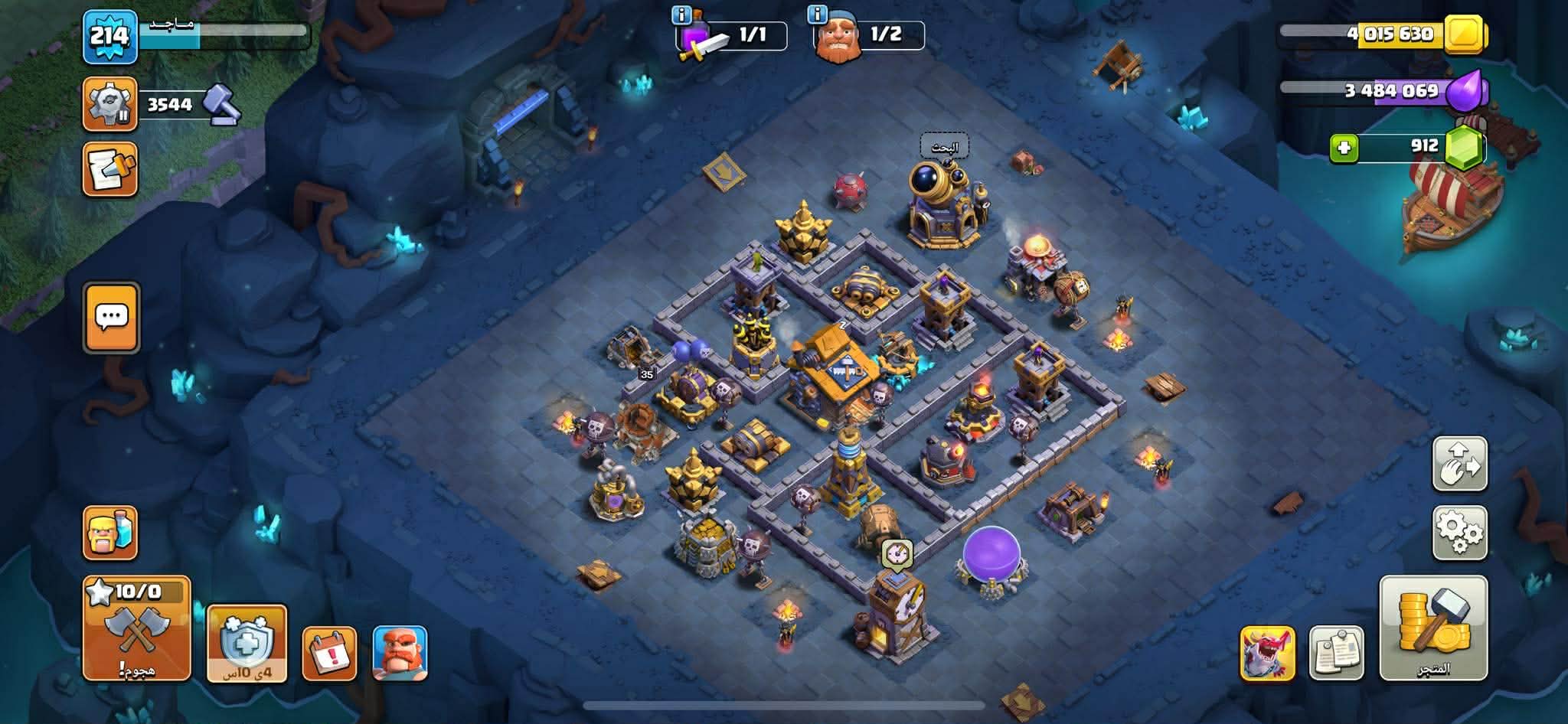Open the notes scroll button under the trophies

110,169
